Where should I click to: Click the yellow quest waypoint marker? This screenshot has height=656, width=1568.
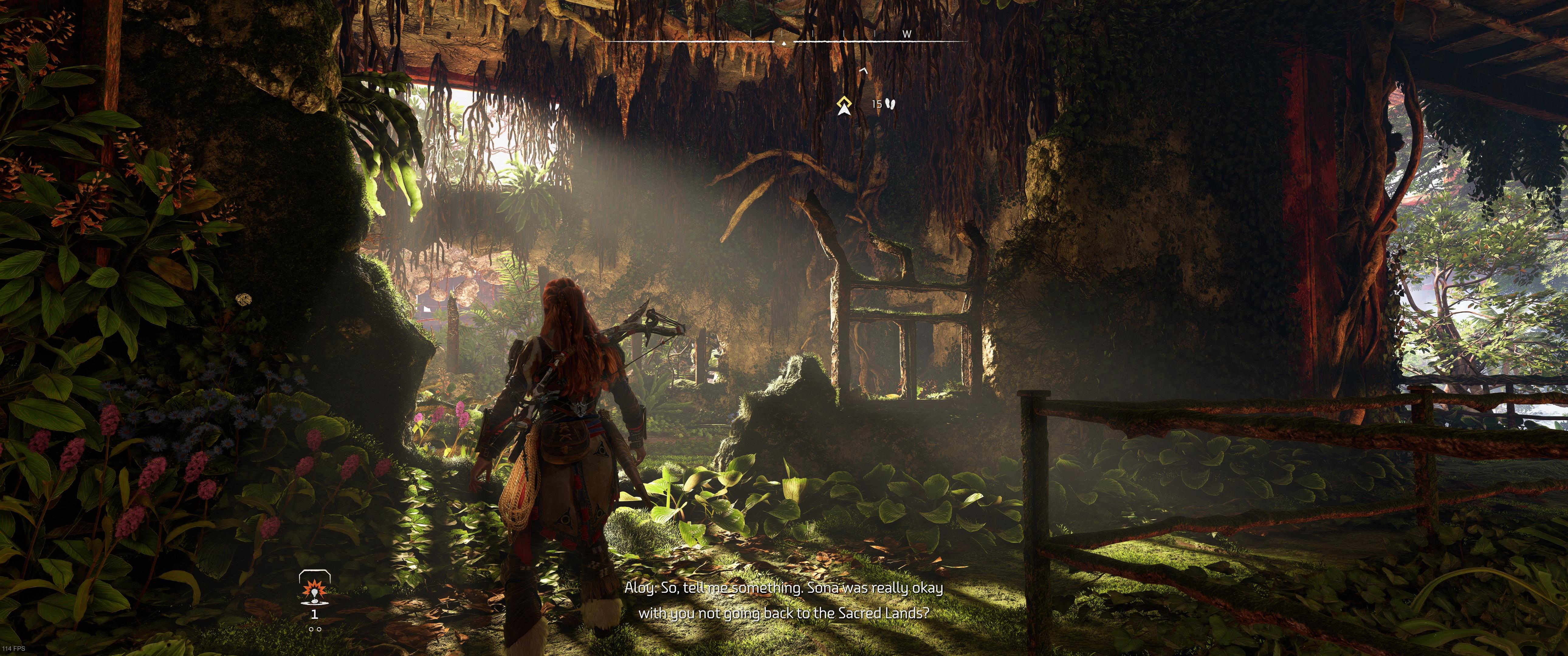click(x=844, y=105)
